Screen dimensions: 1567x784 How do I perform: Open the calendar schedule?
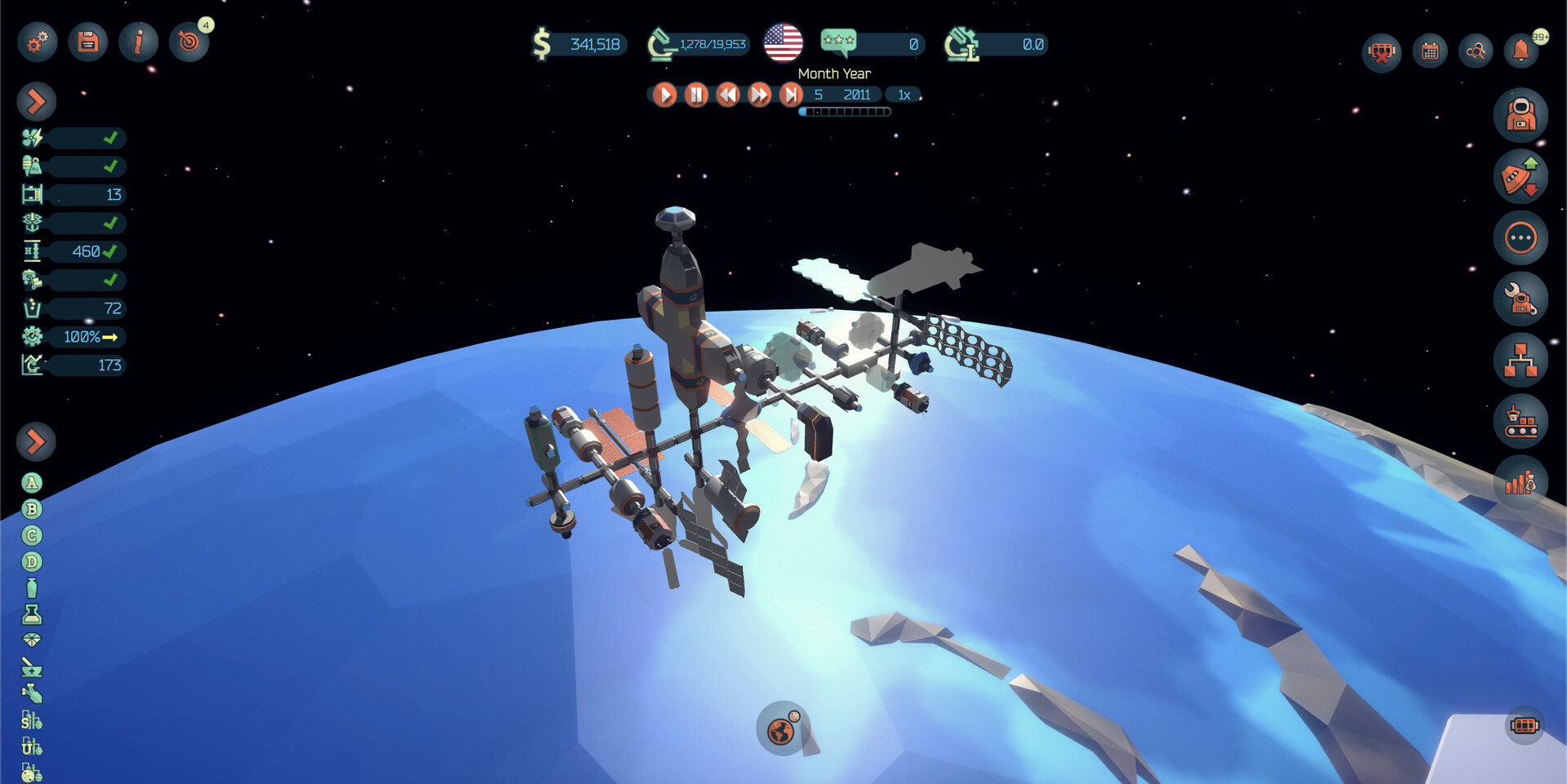[1429, 51]
